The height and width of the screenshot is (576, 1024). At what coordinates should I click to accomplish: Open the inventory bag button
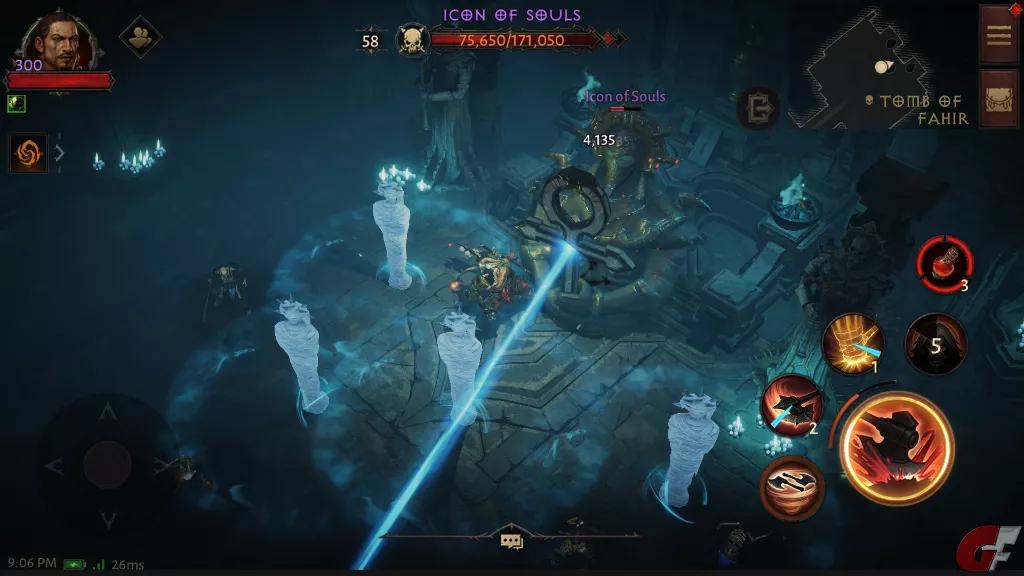(x=999, y=98)
